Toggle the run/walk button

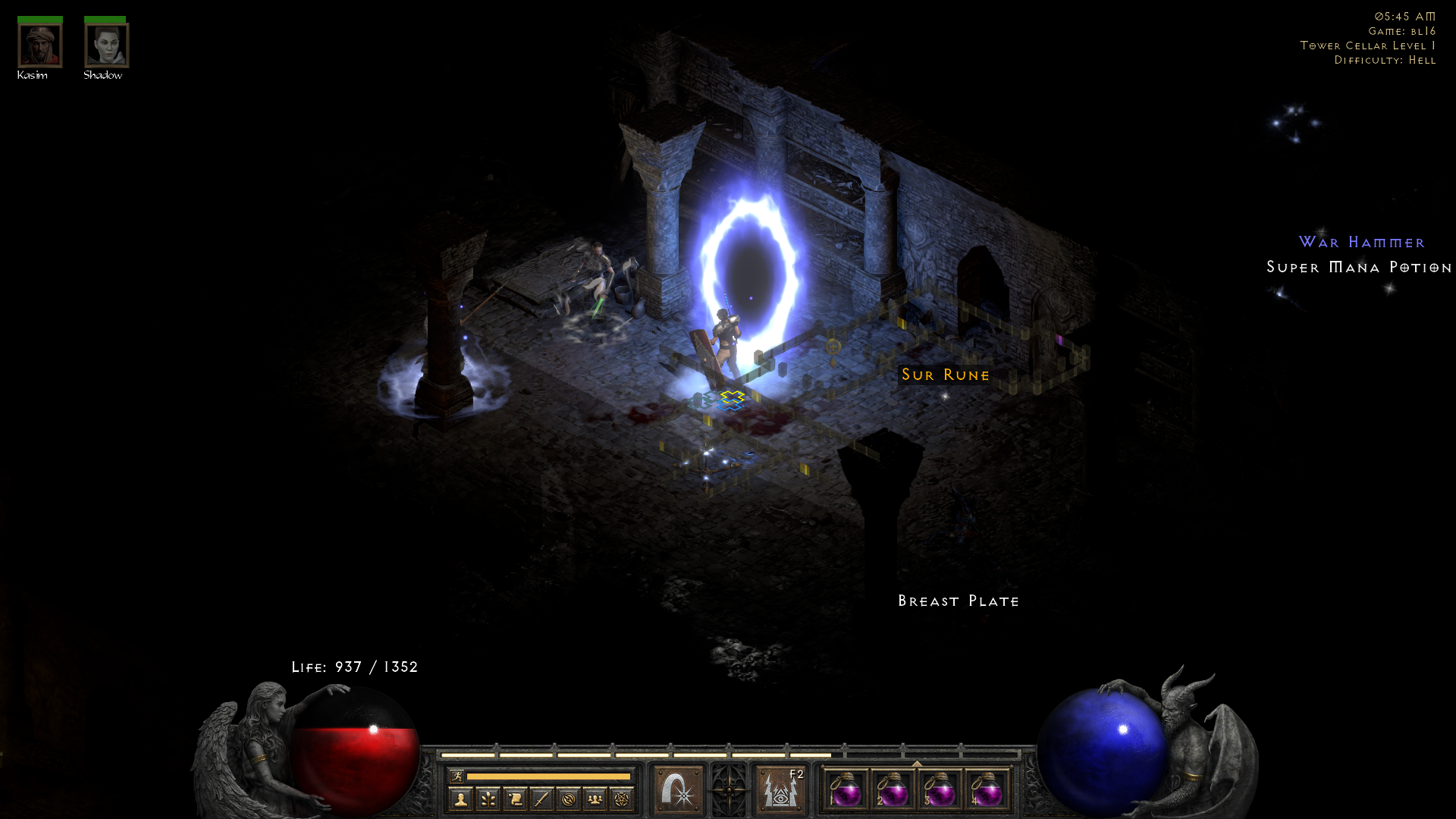pyautogui.click(x=456, y=776)
